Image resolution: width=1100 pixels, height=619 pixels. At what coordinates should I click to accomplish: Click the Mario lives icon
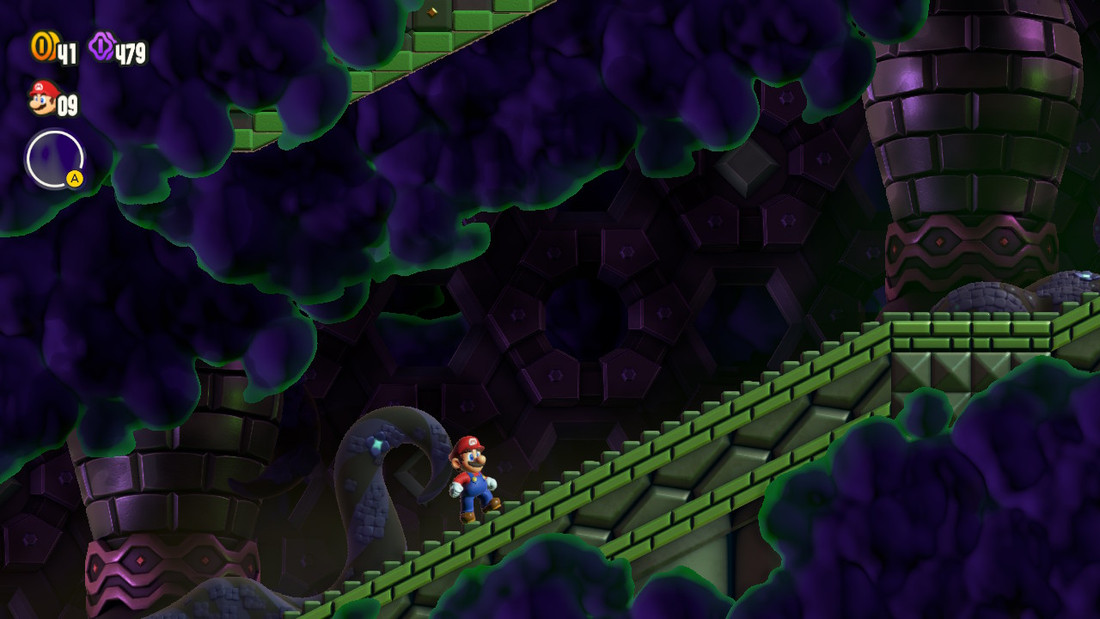pos(43,98)
